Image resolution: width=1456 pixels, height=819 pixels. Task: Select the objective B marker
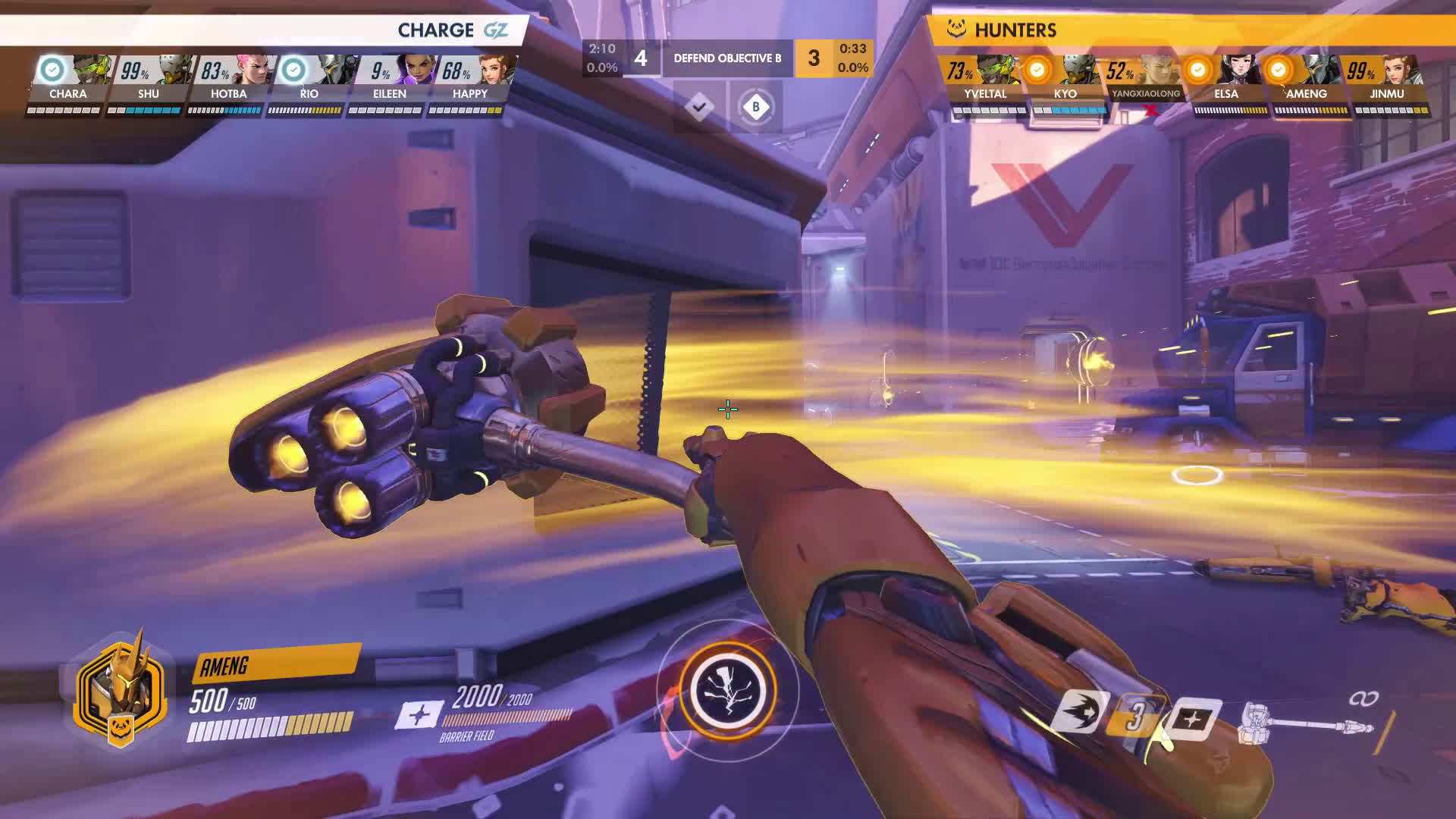(x=755, y=107)
